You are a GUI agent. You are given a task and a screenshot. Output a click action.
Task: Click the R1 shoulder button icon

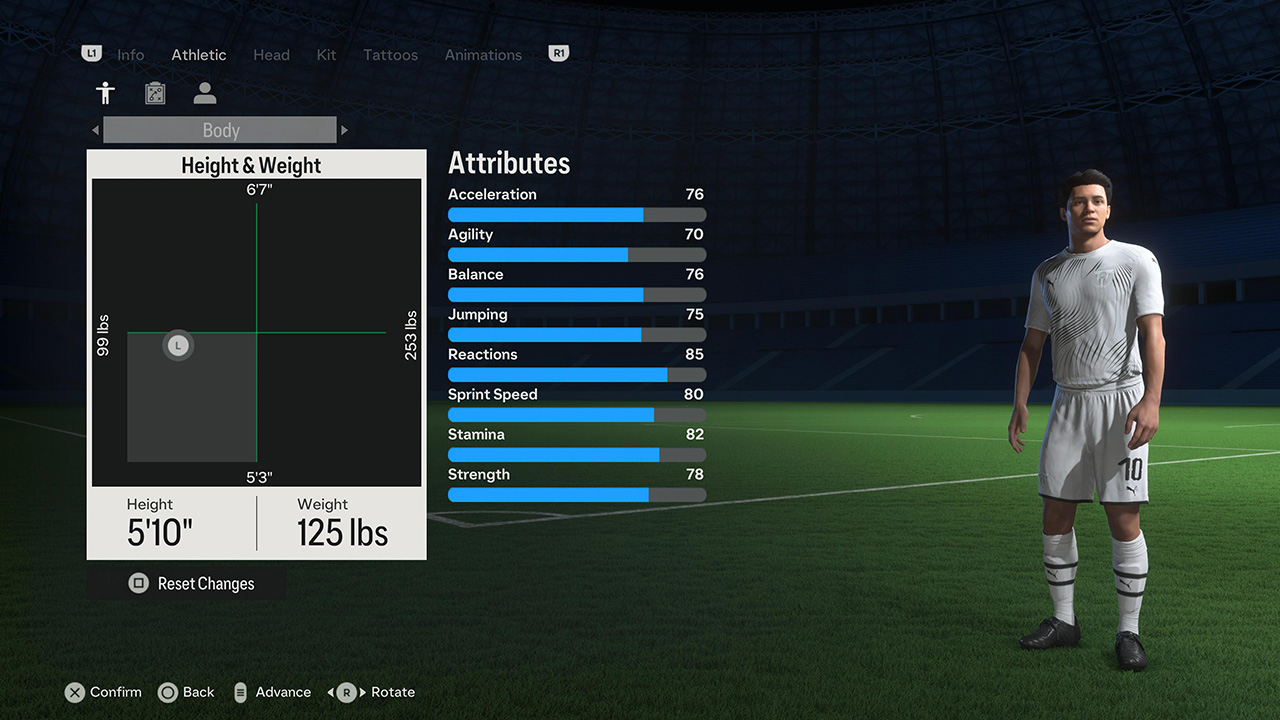pos(558,53)
